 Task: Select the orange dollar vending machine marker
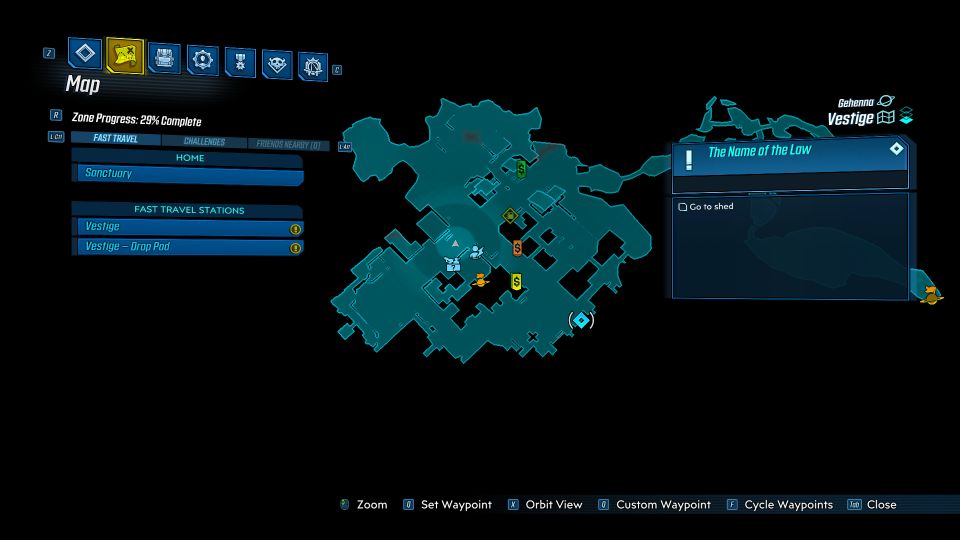tap(517, 247)
